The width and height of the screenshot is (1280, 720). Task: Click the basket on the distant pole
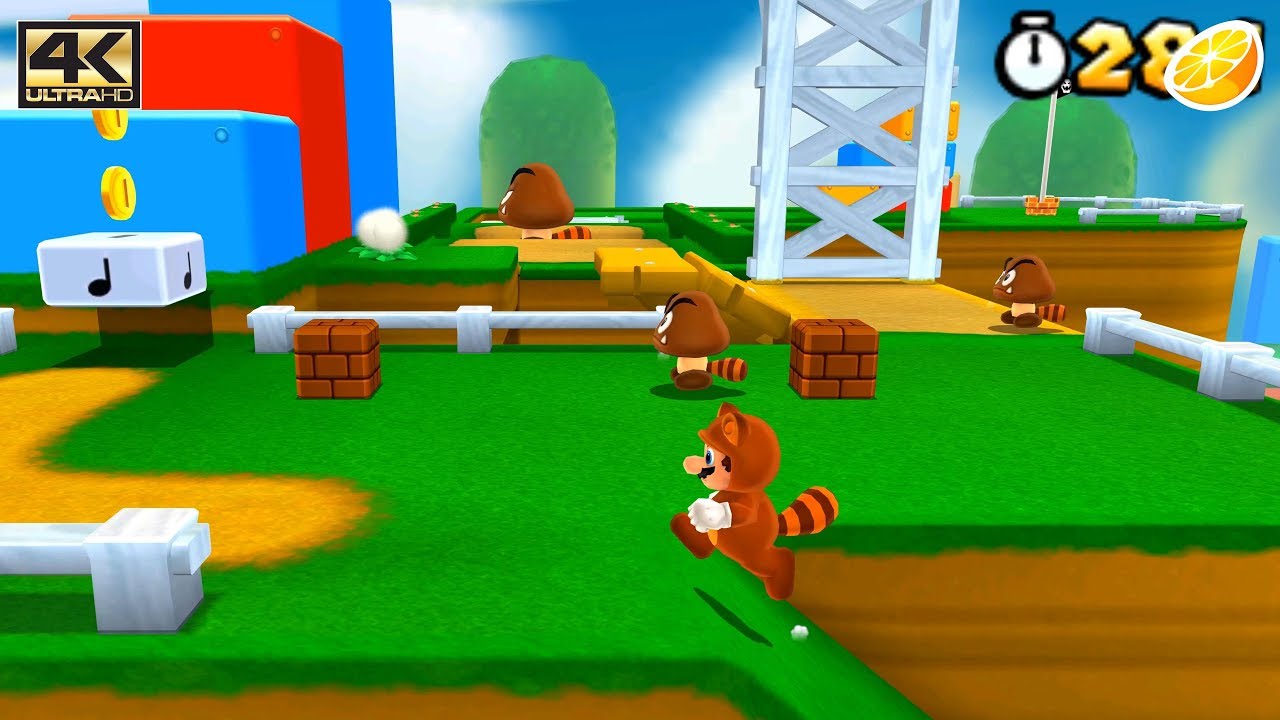tap(1041, 204)
